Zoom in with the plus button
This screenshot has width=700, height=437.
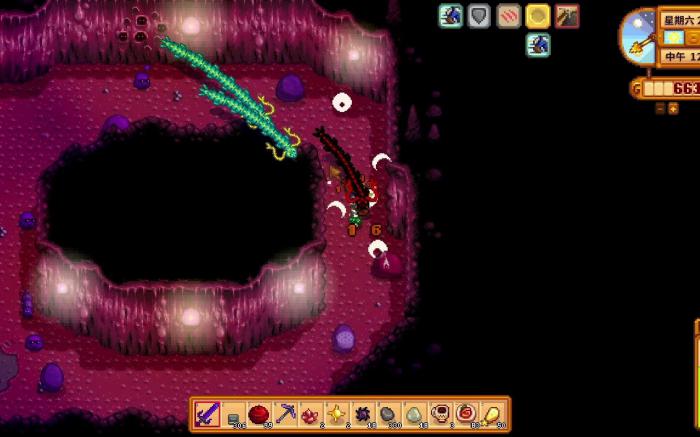pos(673,108)
